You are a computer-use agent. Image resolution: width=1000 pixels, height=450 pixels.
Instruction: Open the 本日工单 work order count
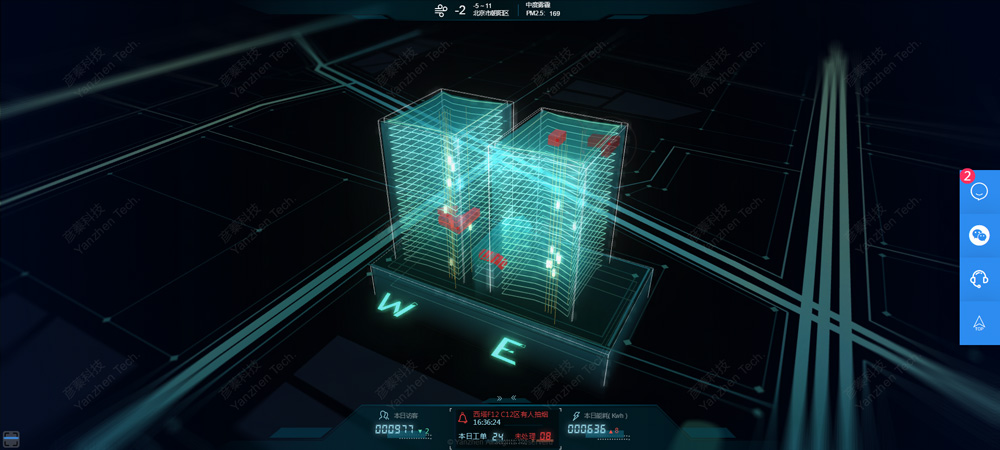pyautogui.click(x=481, y=437)
